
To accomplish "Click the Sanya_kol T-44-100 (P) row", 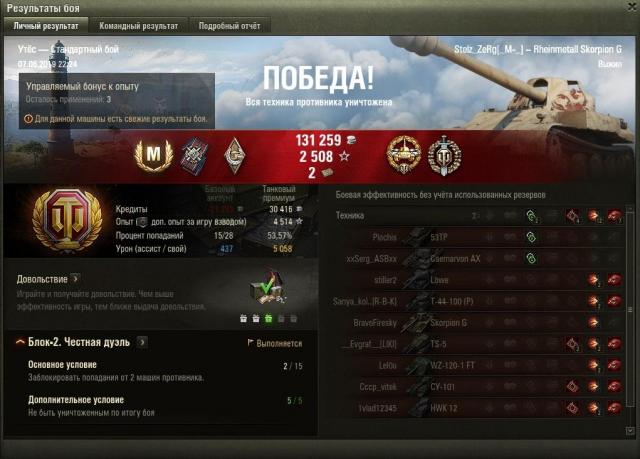I will click(480, 301).
